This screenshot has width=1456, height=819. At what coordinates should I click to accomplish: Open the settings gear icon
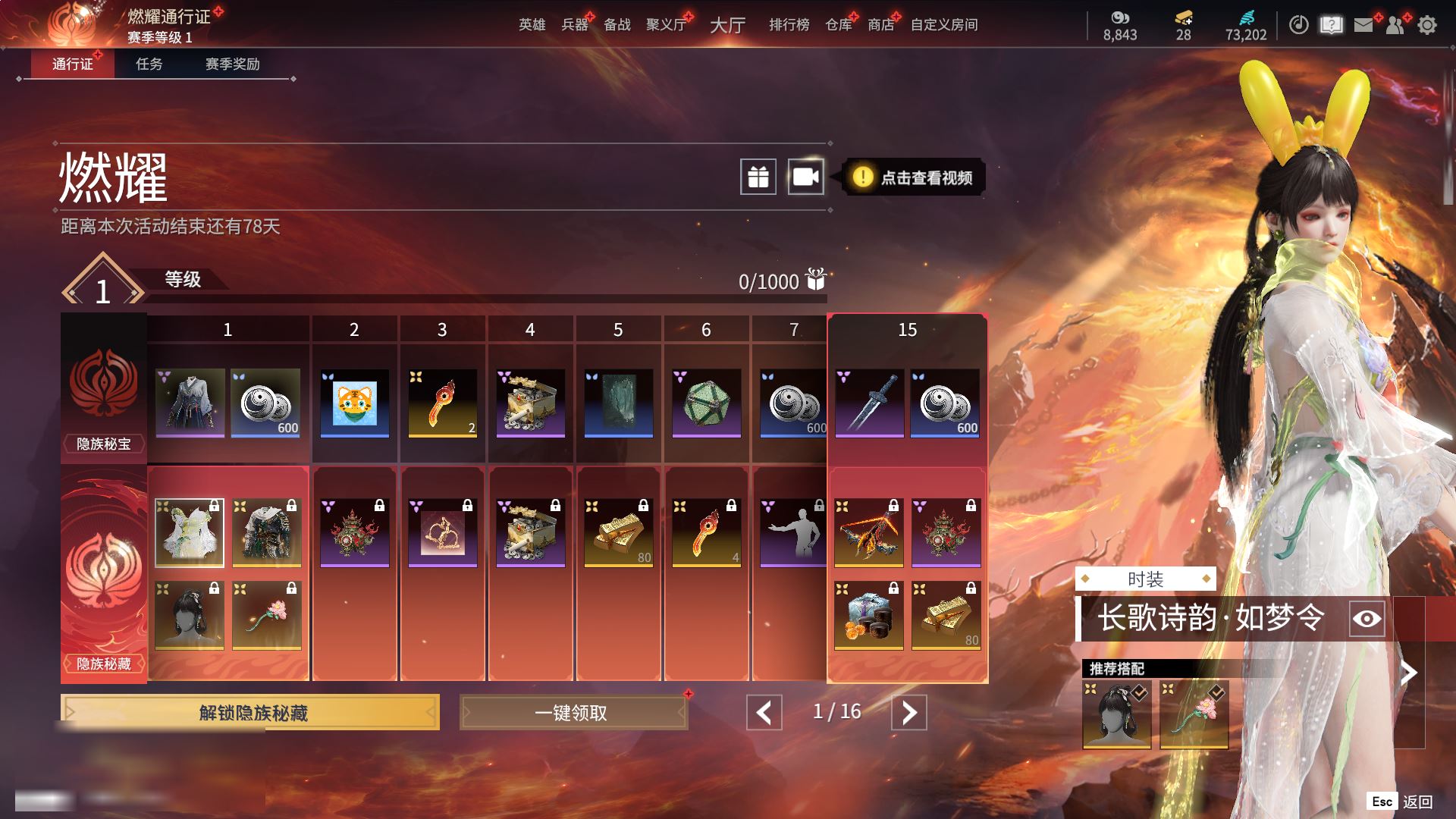[x=1427, y=26]
